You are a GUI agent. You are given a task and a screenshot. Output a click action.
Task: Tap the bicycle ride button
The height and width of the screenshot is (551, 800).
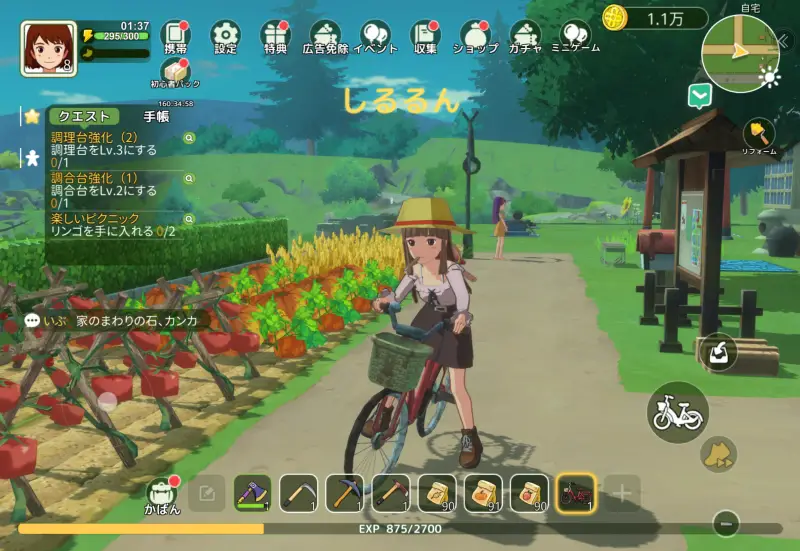[x=677, y=412]
